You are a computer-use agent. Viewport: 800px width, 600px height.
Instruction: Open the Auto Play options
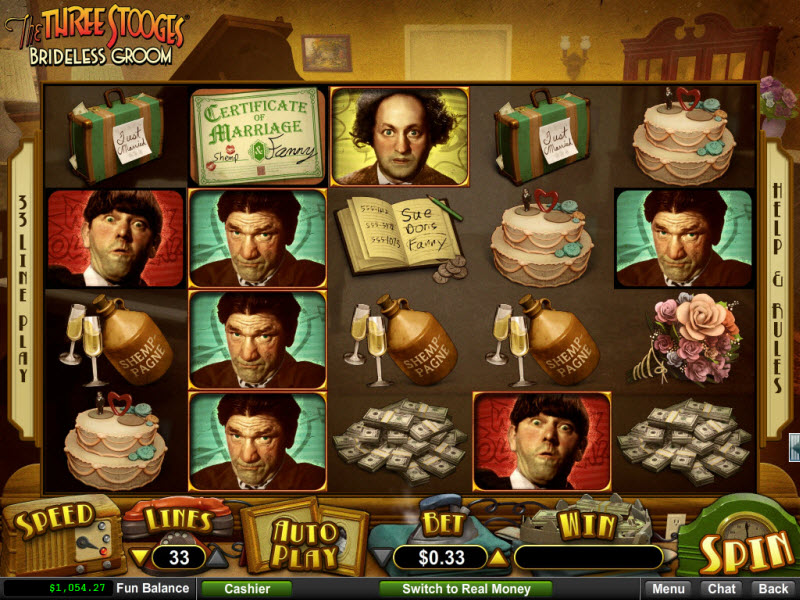pos(303,539)
